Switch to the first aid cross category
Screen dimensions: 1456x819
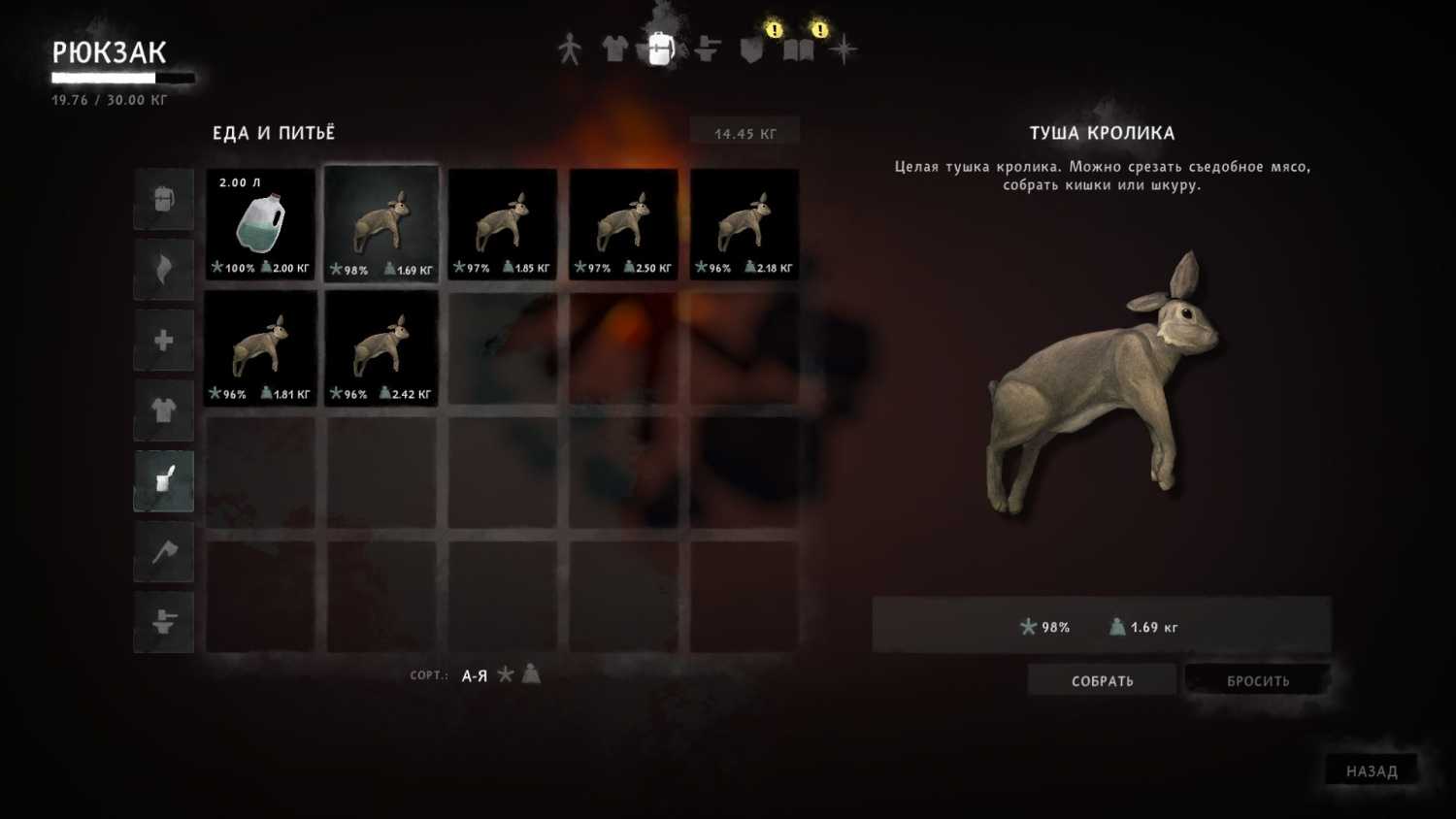(164, 341)
